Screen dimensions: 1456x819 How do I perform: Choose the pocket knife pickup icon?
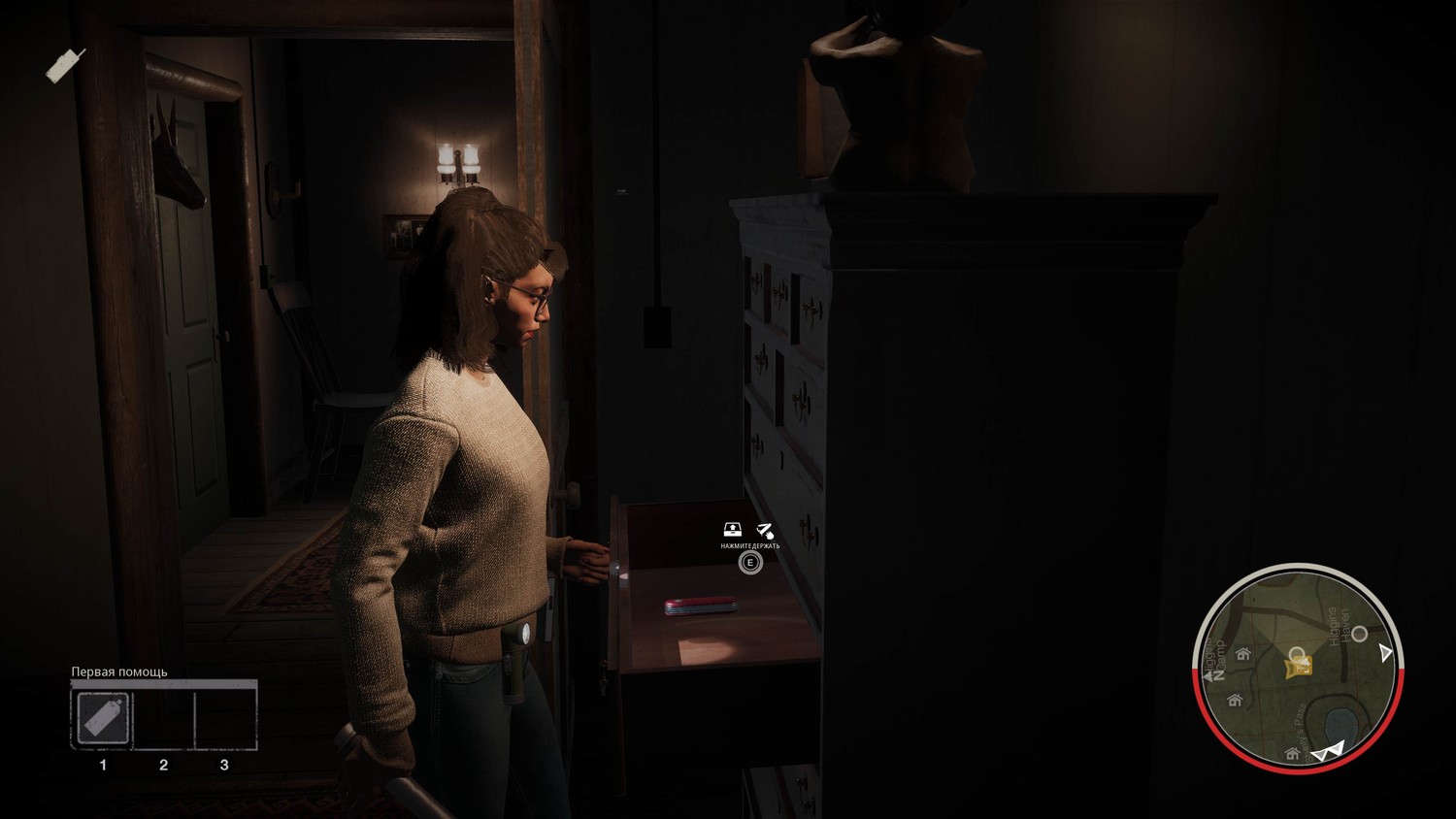pyautogui.click(x=765, y=530)
